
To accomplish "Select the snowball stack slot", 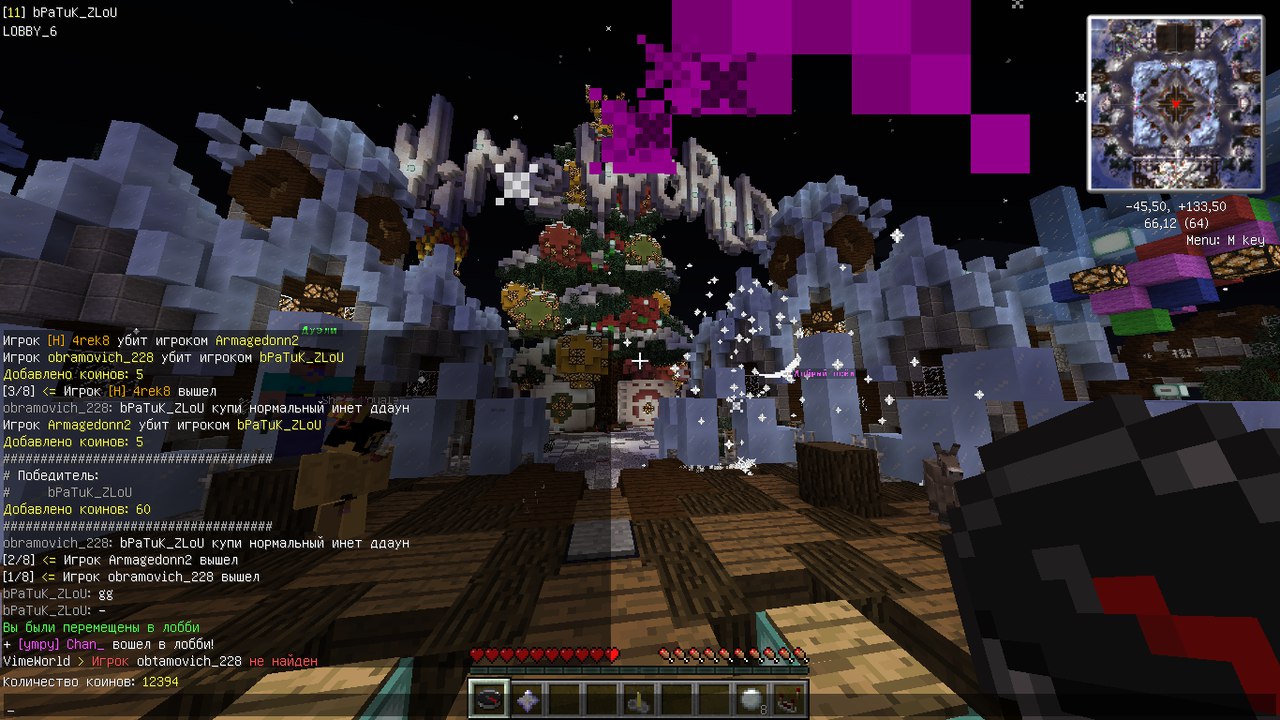I will [750, 700].
